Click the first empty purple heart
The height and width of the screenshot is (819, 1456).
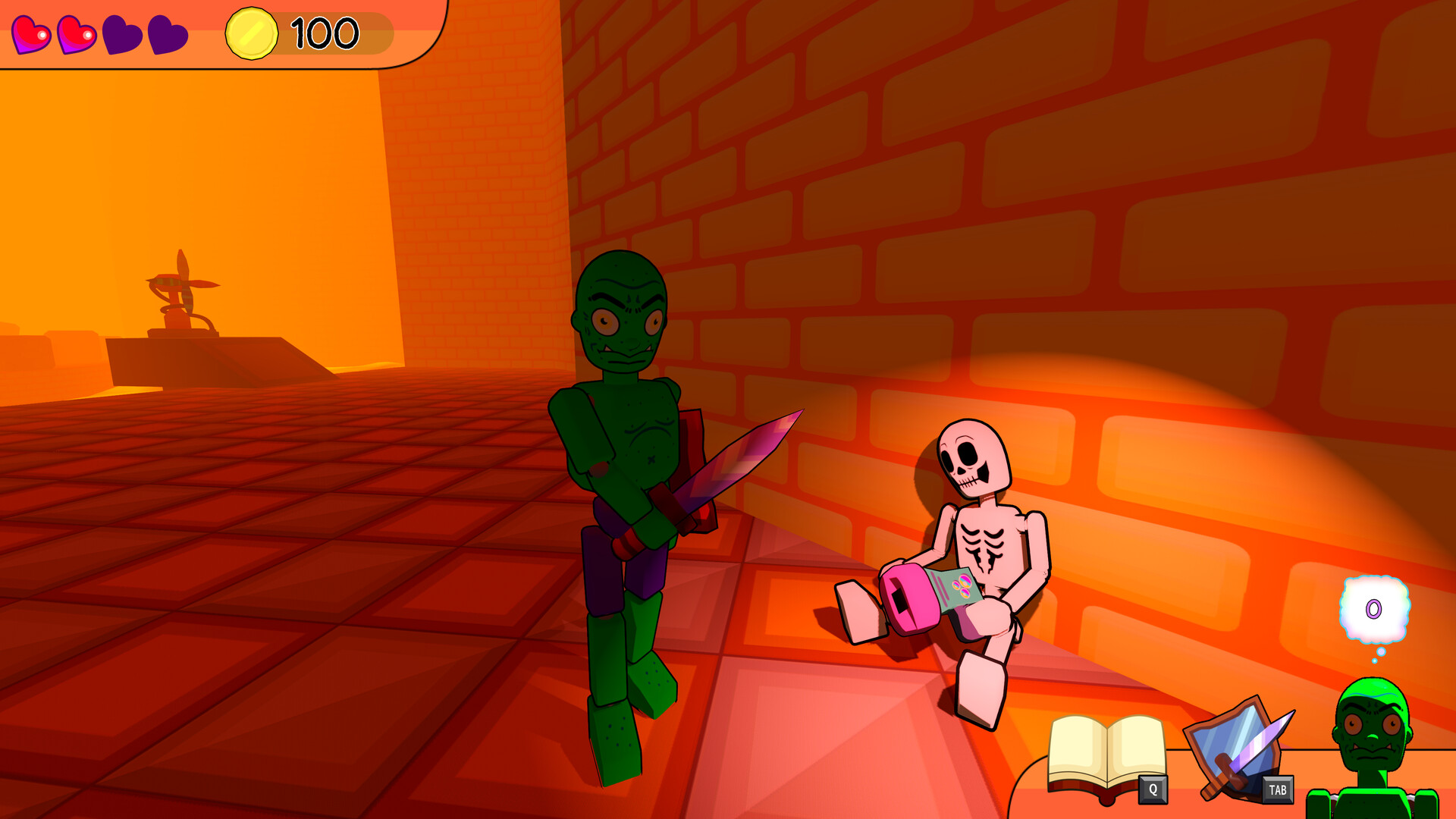(x=120, y=33)
